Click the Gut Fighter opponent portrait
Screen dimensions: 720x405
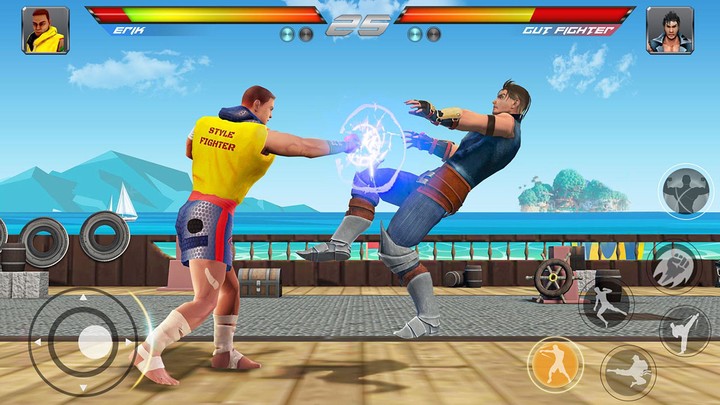point(669,30)
